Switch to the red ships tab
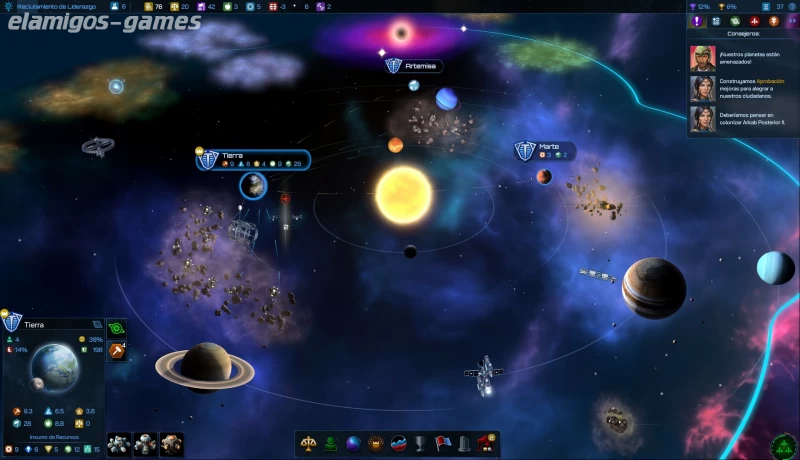 [754, 21]
